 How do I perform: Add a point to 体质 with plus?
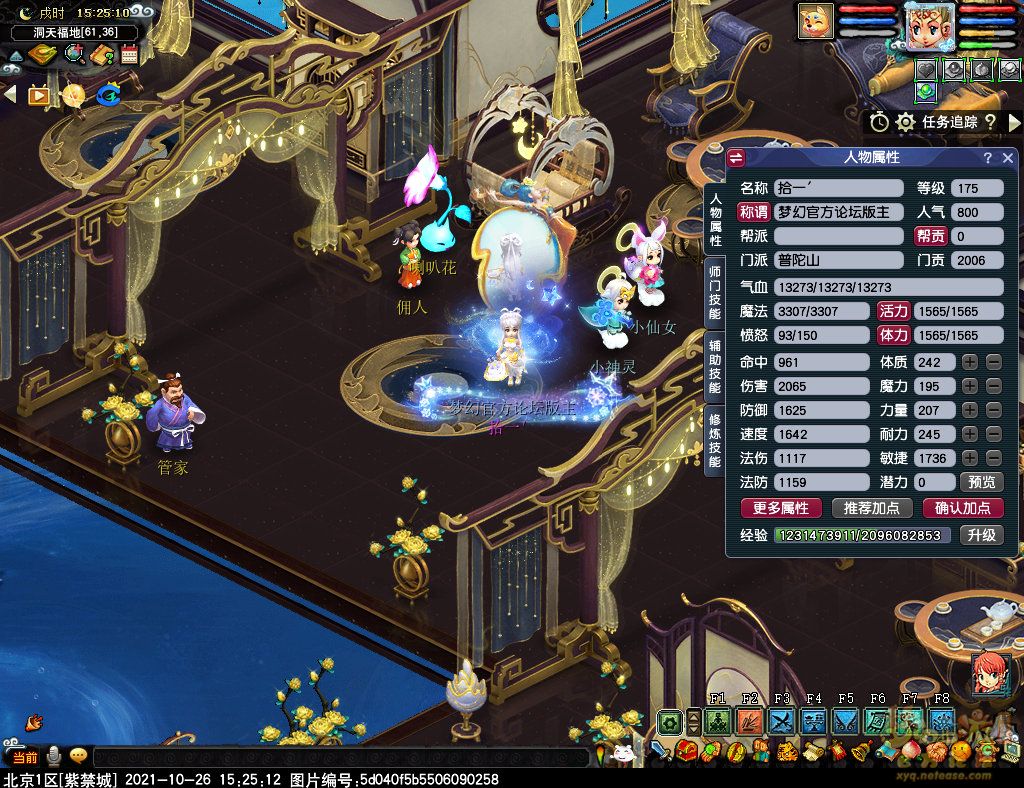tap(970, 362)
